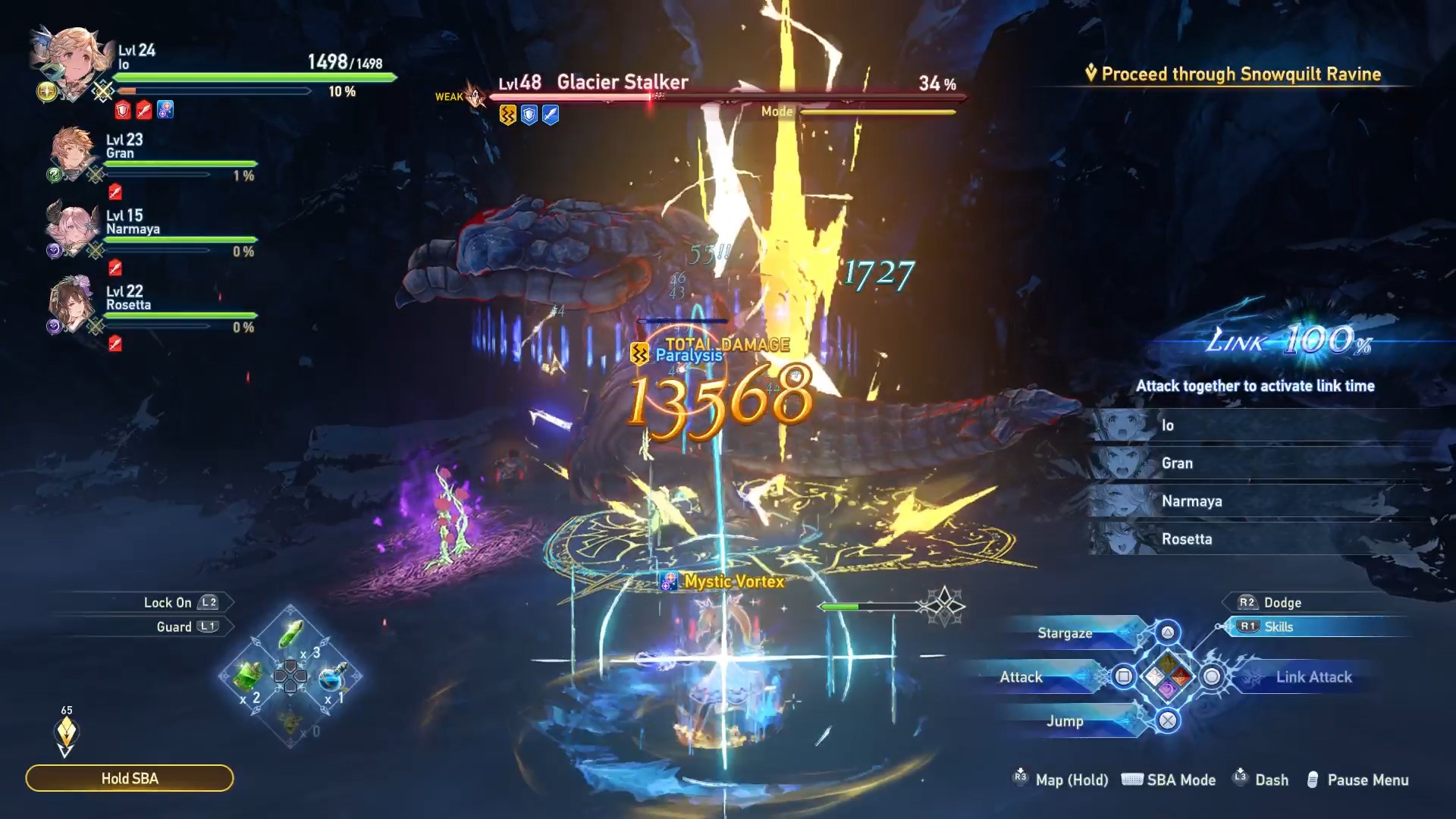Select Rosetta's row in the Link panel
The height and width of the screenshot is (819, 1456).
(1259, 539)
